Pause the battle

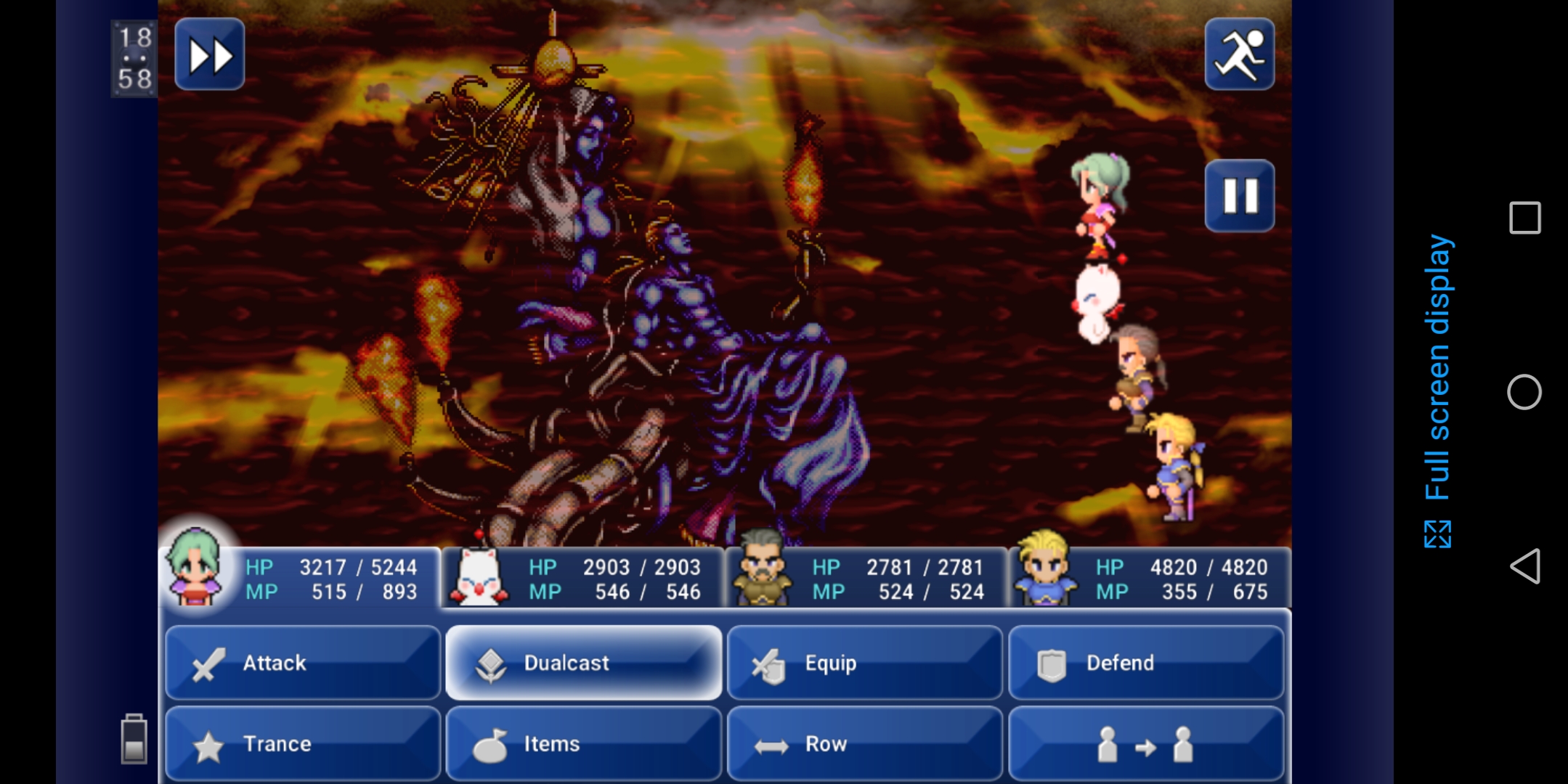1239,196
